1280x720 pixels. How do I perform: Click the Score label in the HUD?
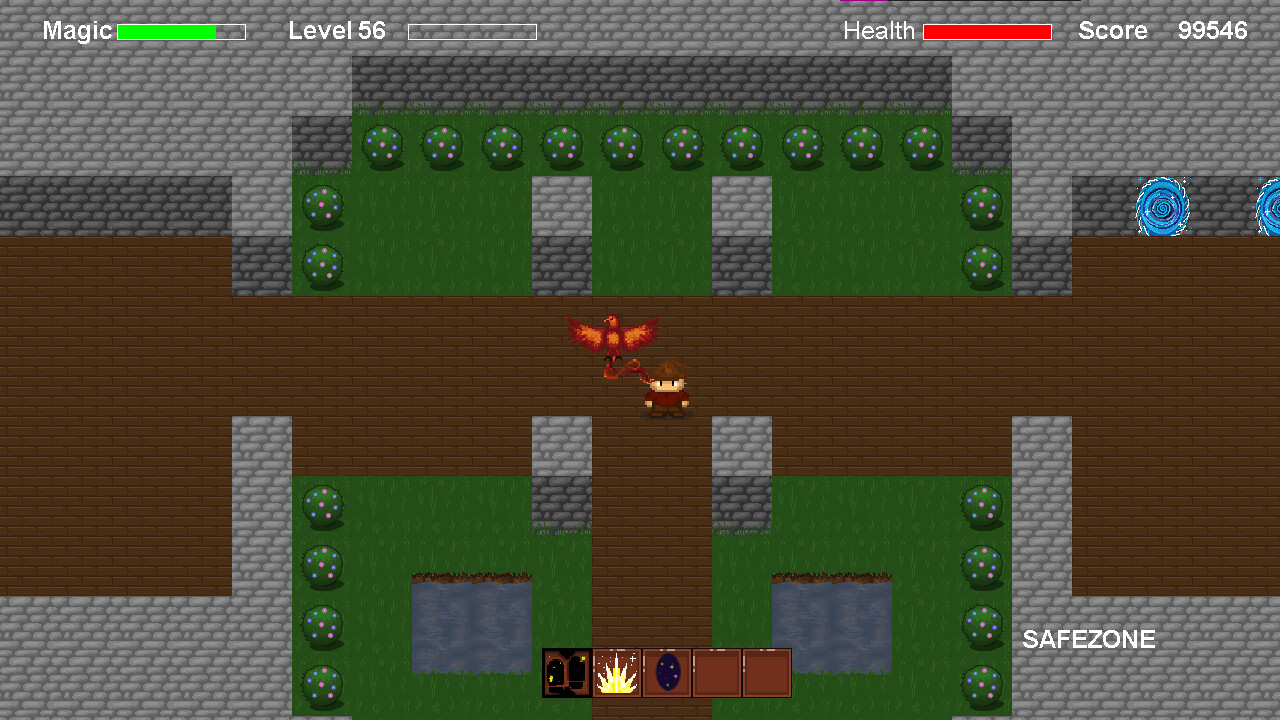[x=1113, y=31]
